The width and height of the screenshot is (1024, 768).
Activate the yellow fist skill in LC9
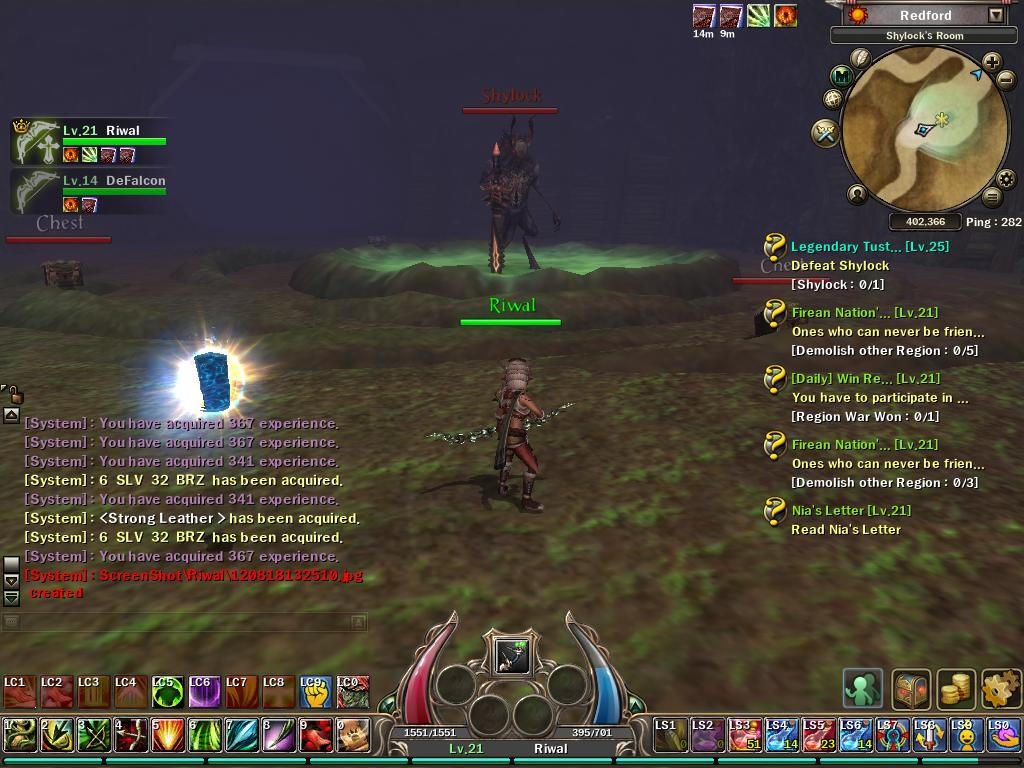(313, 691)
